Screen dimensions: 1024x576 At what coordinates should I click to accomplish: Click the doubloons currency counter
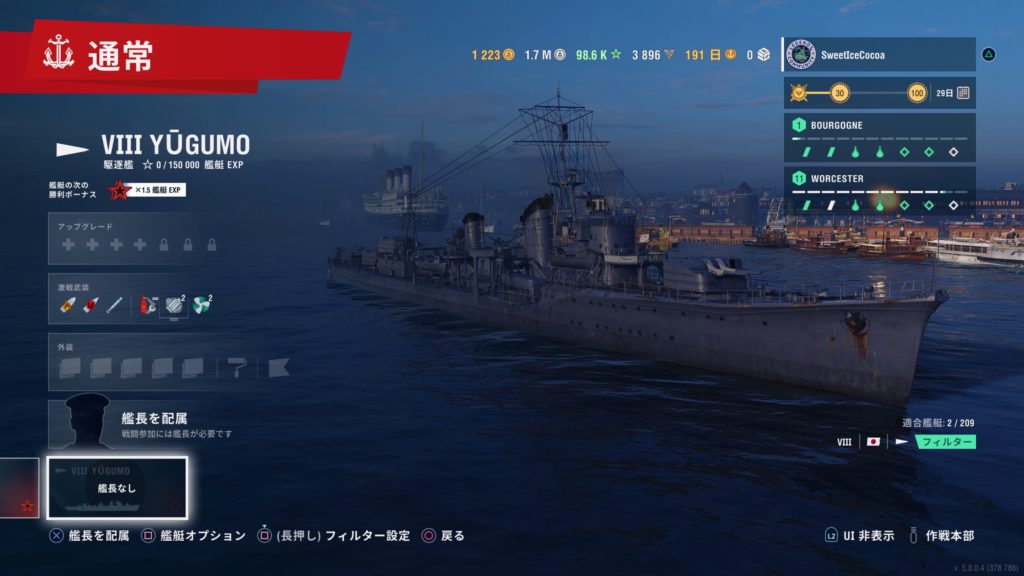[x=493, y=55]
